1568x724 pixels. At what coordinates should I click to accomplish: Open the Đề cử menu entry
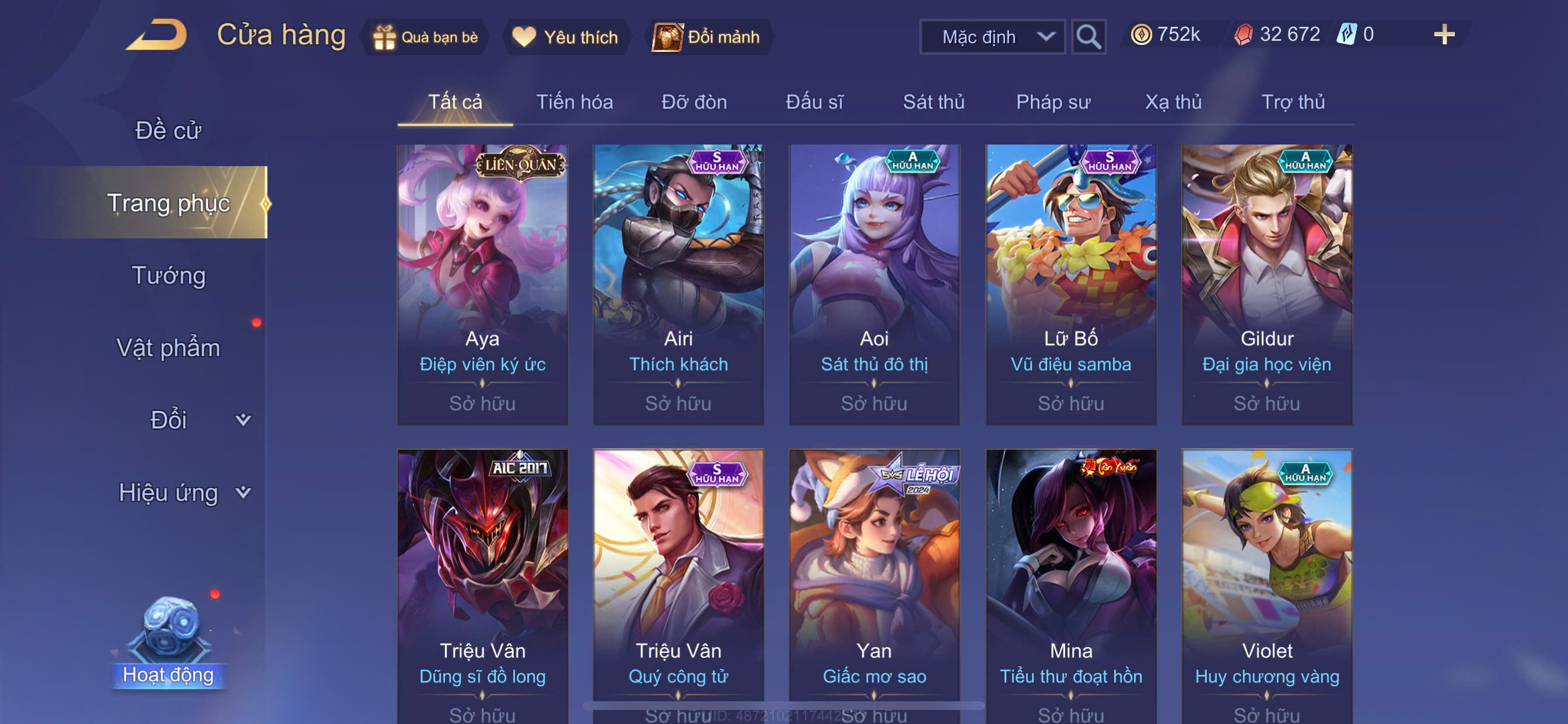(168, 130)
